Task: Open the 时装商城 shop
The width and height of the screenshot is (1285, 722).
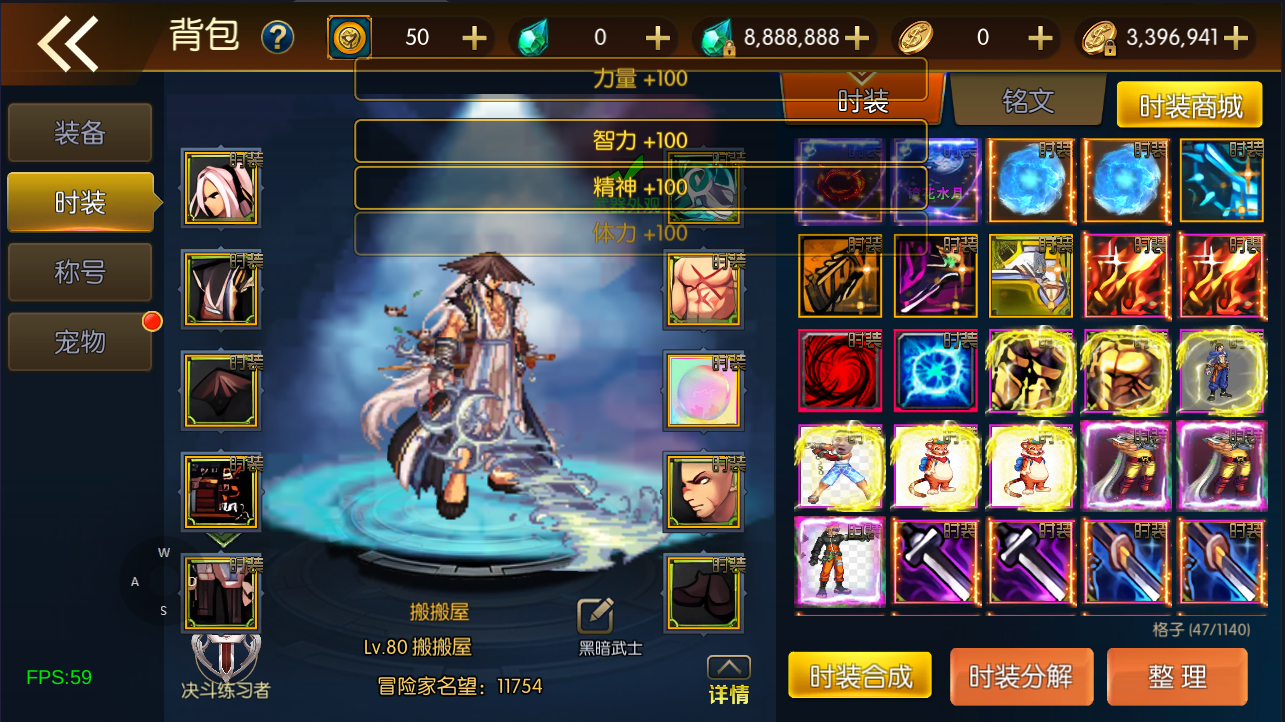Action: pos(1191,104)
